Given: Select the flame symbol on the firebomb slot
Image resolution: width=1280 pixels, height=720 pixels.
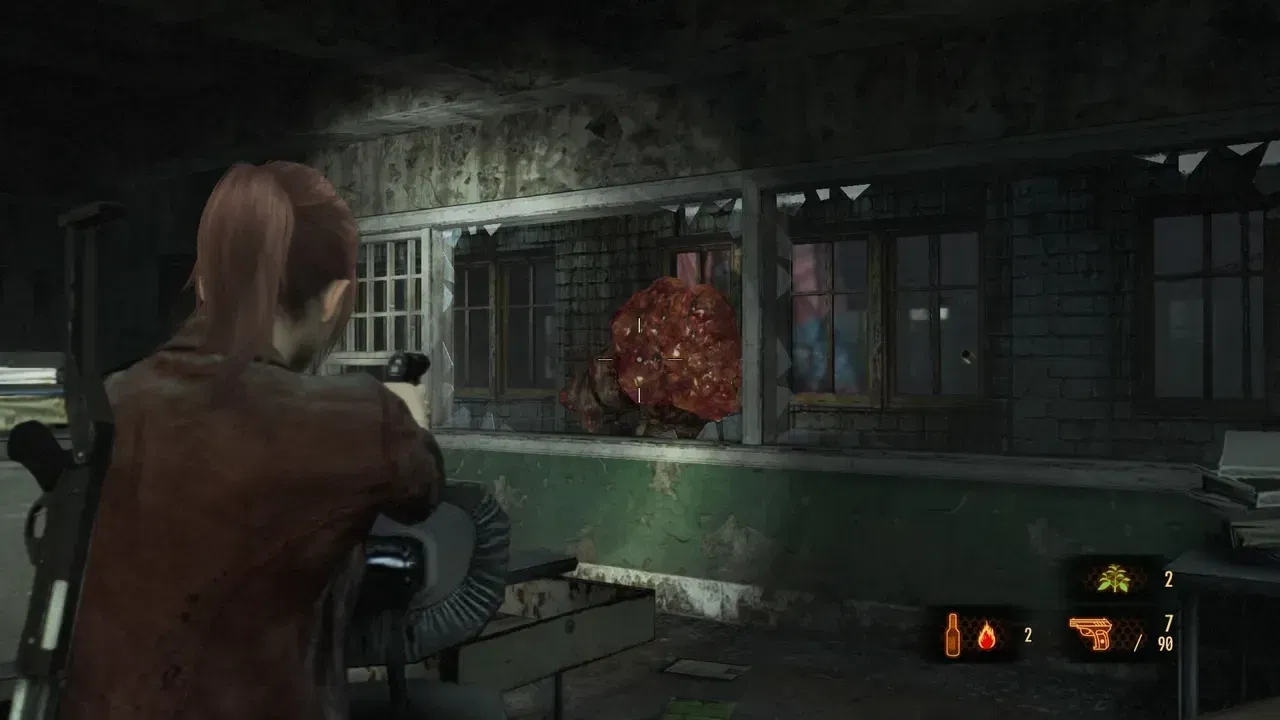Looking at the screenshot, I should 987,636.
